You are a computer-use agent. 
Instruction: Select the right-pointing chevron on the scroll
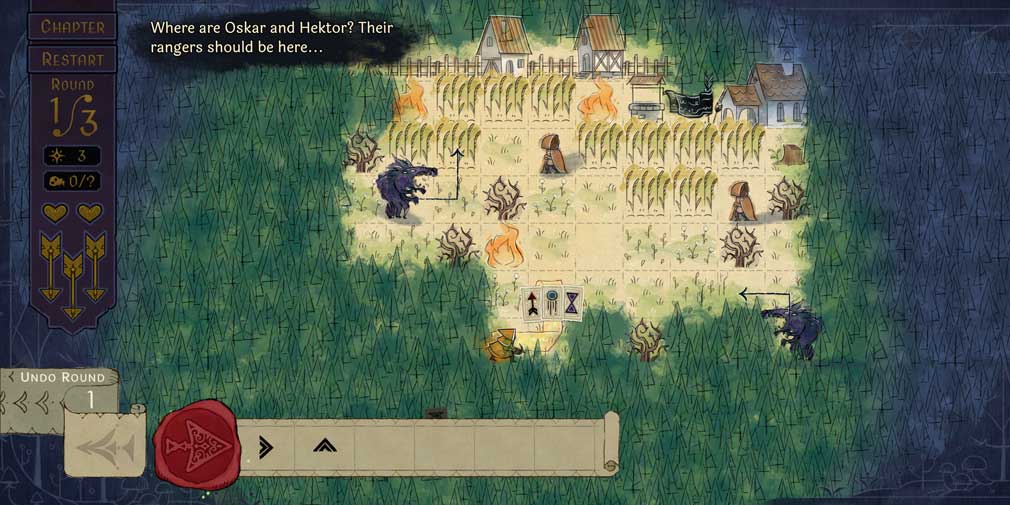point(265,447)
